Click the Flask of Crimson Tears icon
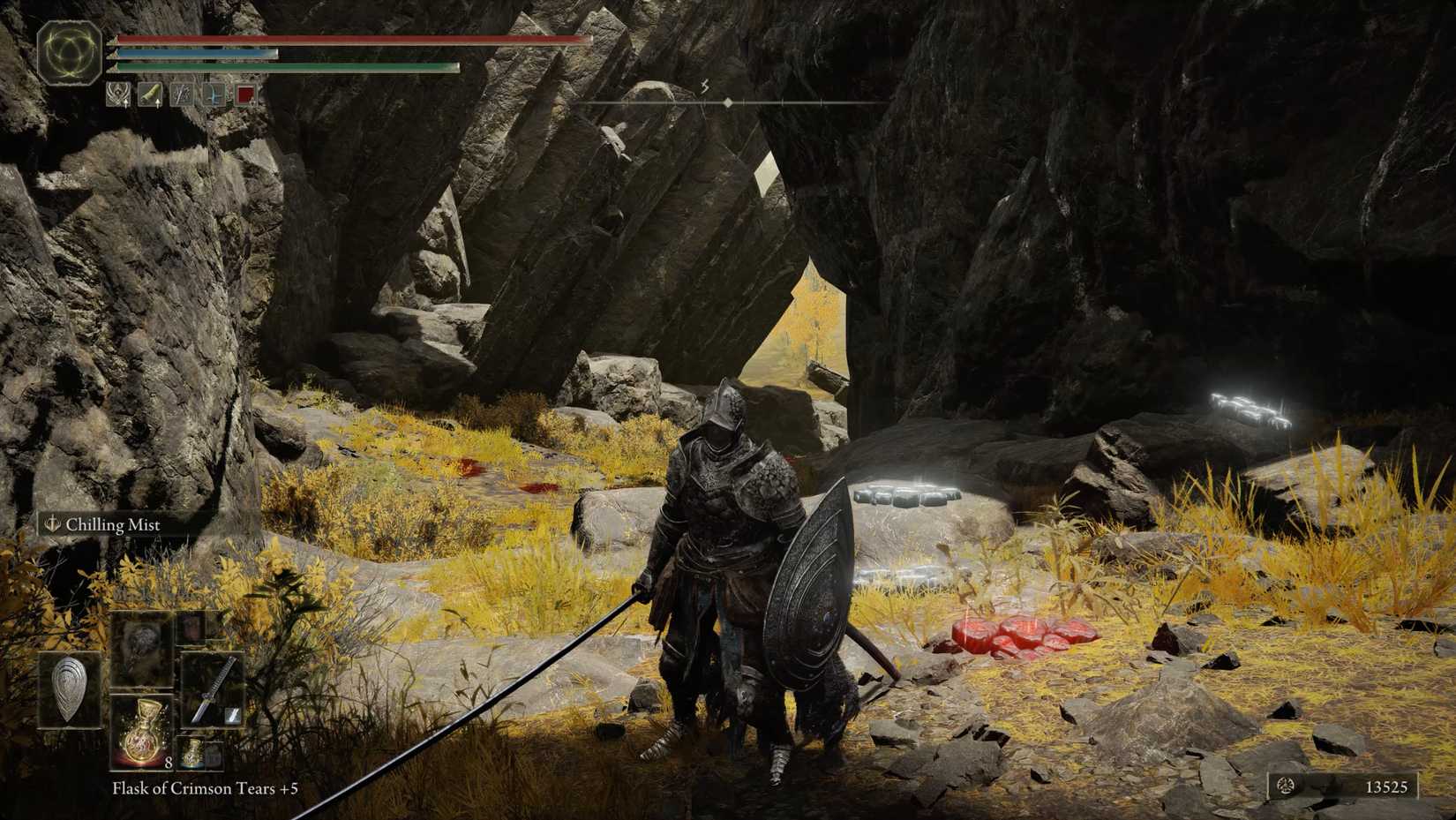 (142, 732)
